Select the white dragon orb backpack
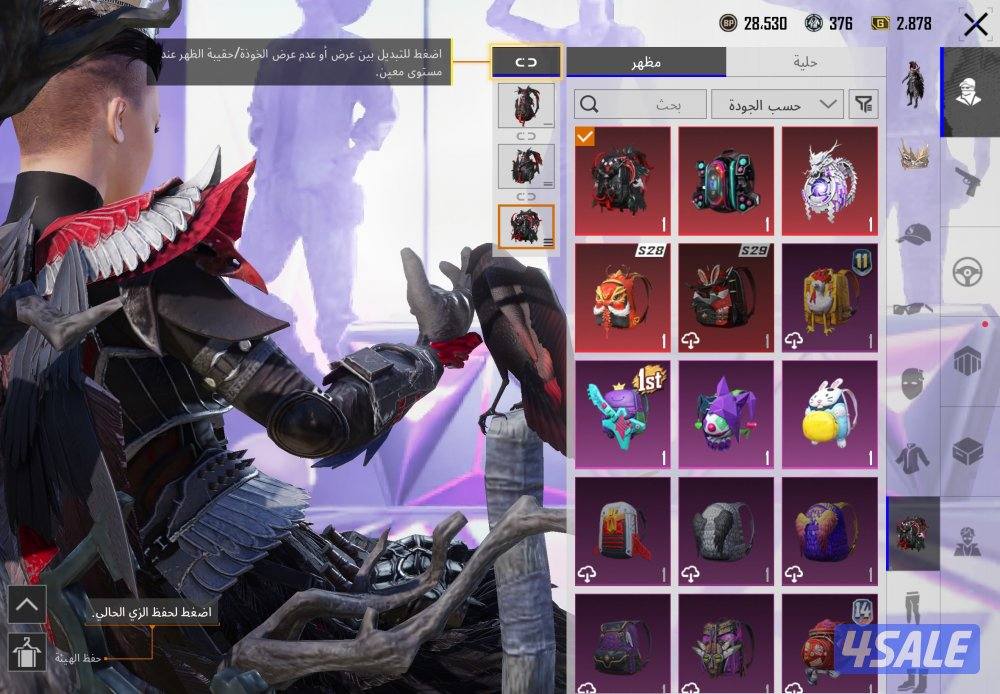This screenshot has height=694, width=1000. tap(829, 180)
